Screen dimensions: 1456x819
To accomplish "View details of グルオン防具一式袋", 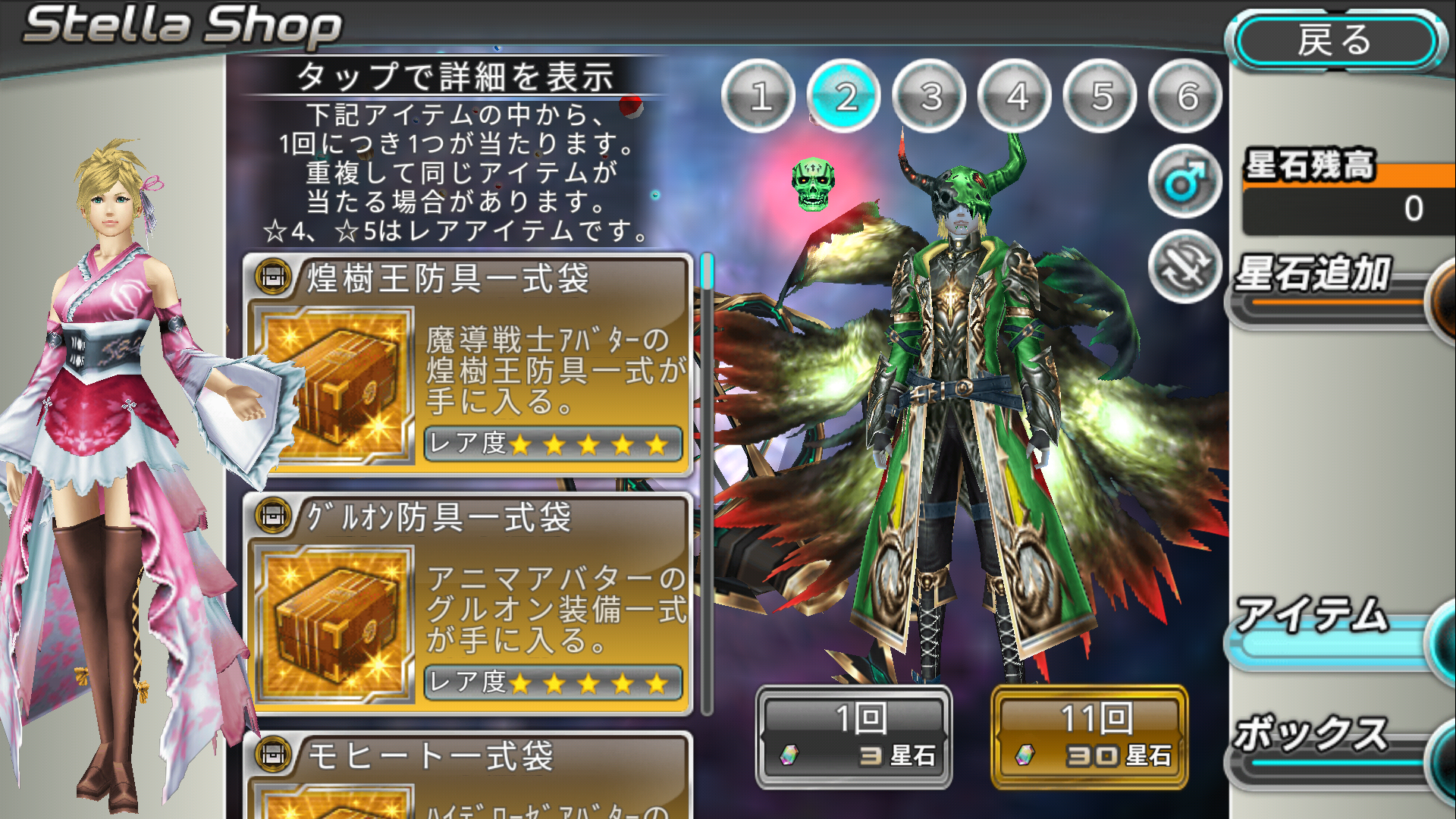I will 468,604.
